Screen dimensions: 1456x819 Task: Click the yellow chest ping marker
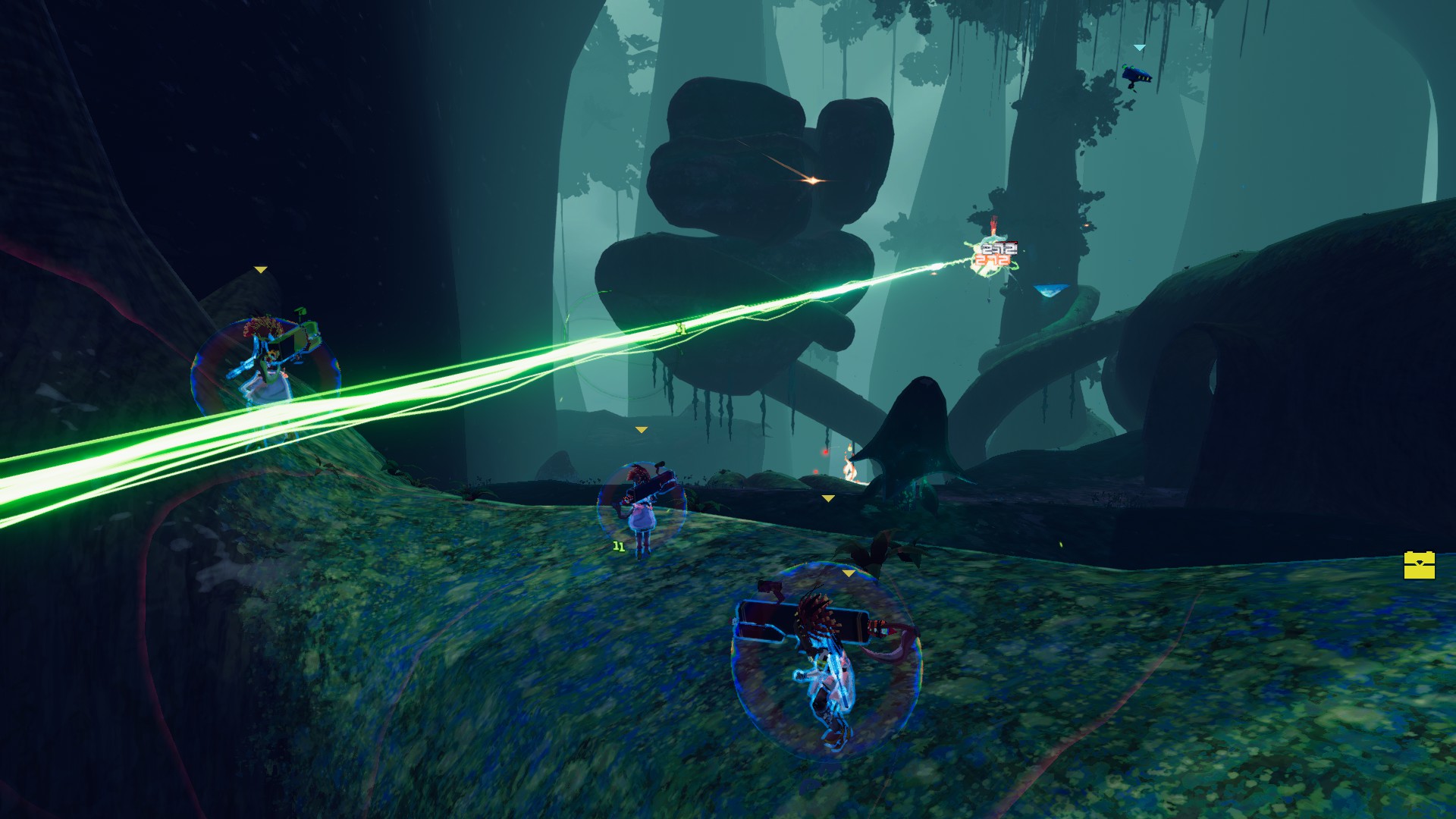pos(1419,565)
